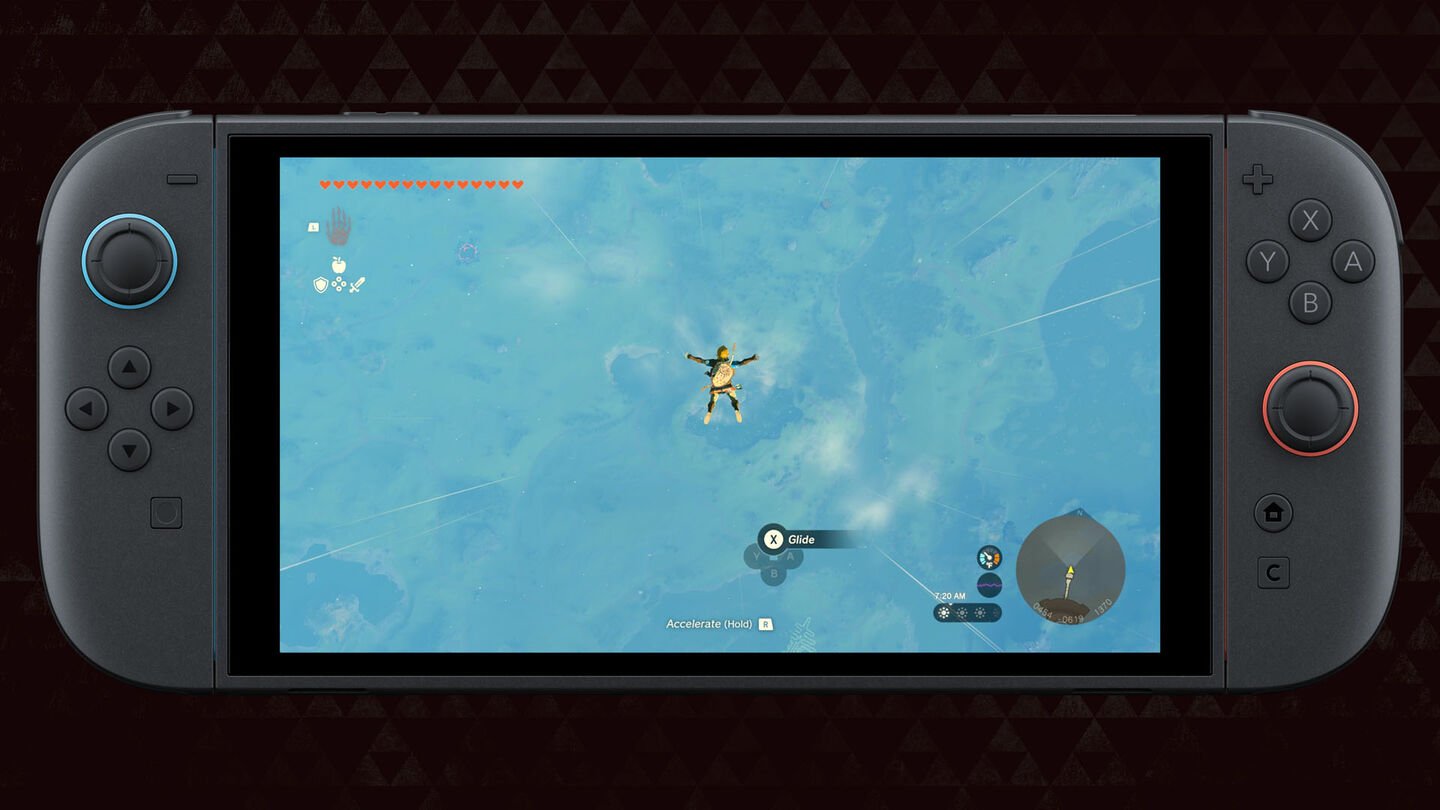The height and width of the screenshot is (810, 1440).
Task: Click the shield icon near the weapon slots
Action: tap(320, 284)
